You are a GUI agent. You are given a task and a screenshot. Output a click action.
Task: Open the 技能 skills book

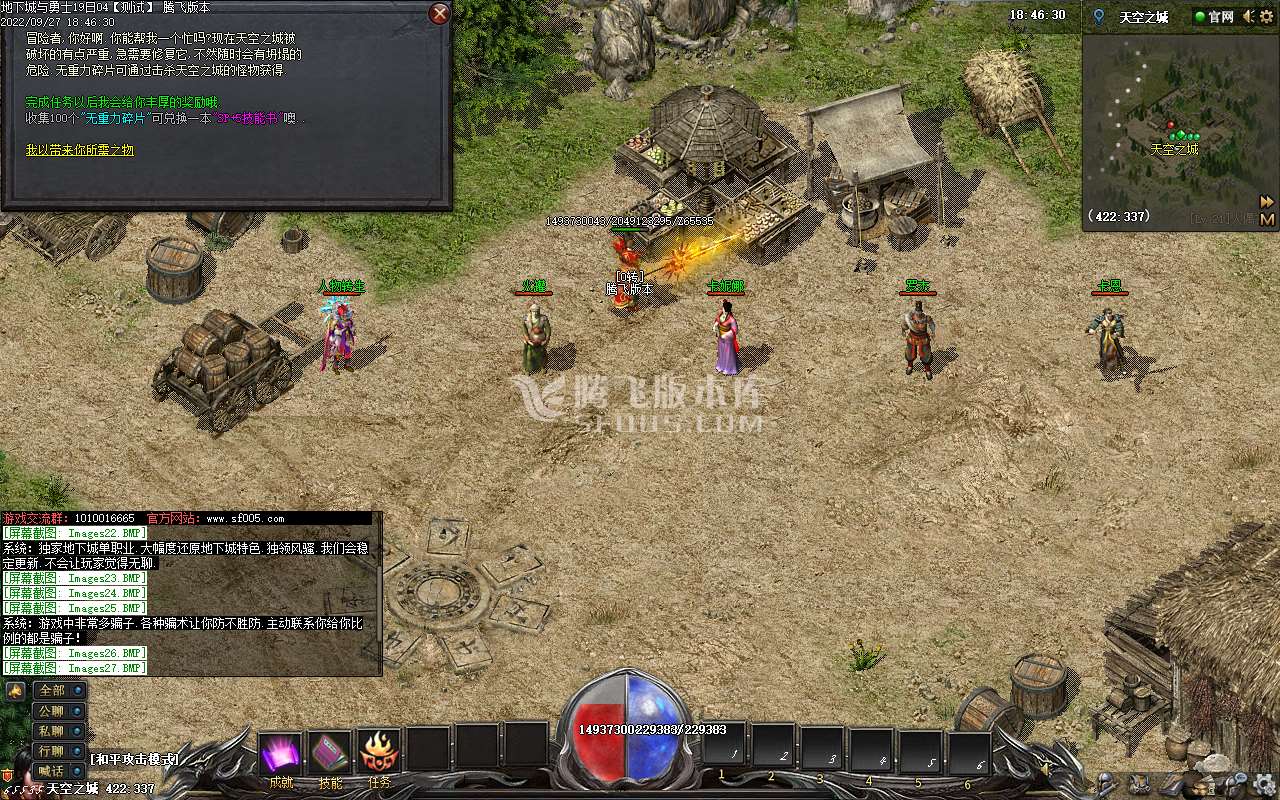[x=329, y=753]
